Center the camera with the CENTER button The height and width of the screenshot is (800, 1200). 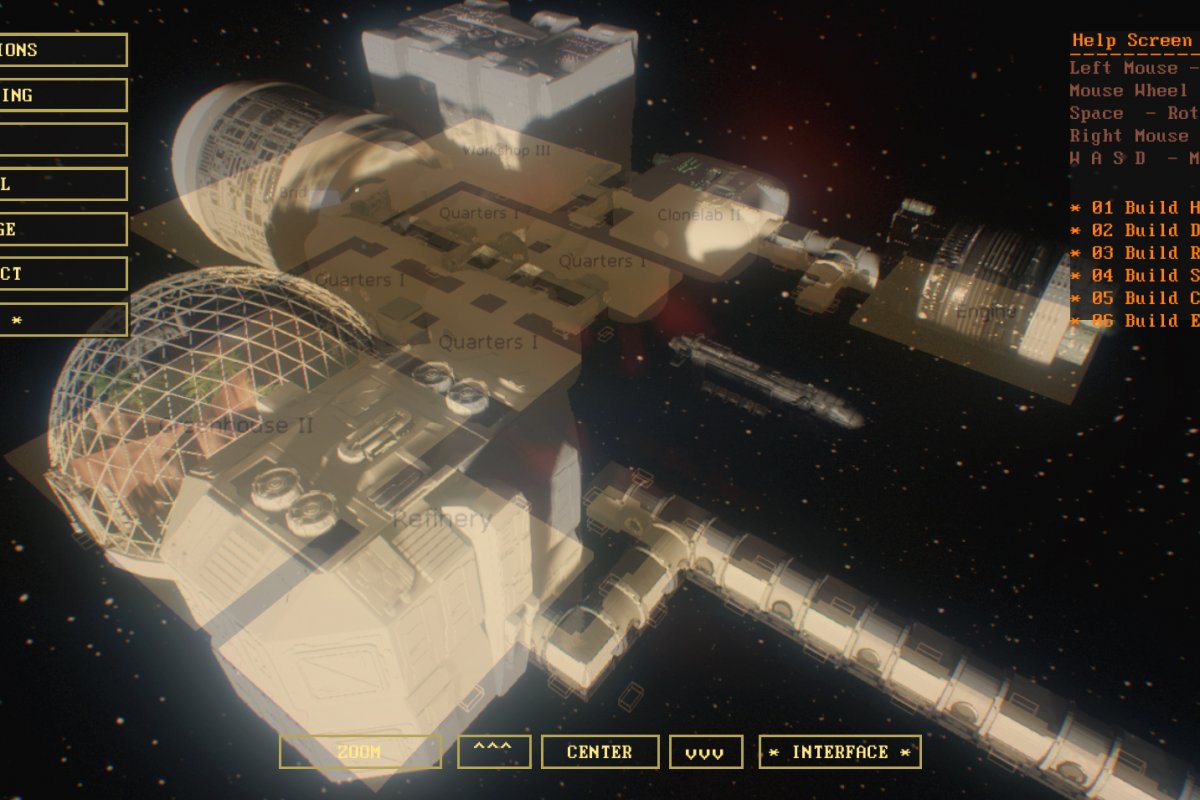(x=600, y=752)
